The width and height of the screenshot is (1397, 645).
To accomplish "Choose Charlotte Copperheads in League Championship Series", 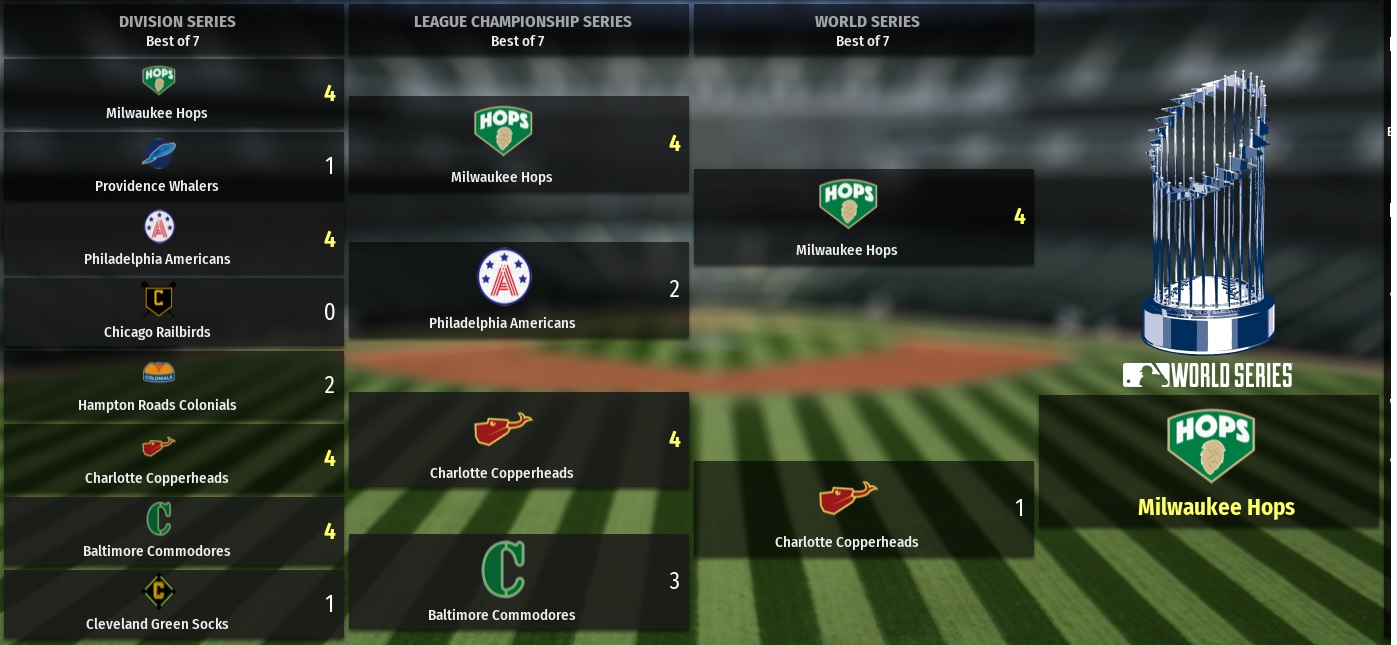I will (x=518, y=440).
